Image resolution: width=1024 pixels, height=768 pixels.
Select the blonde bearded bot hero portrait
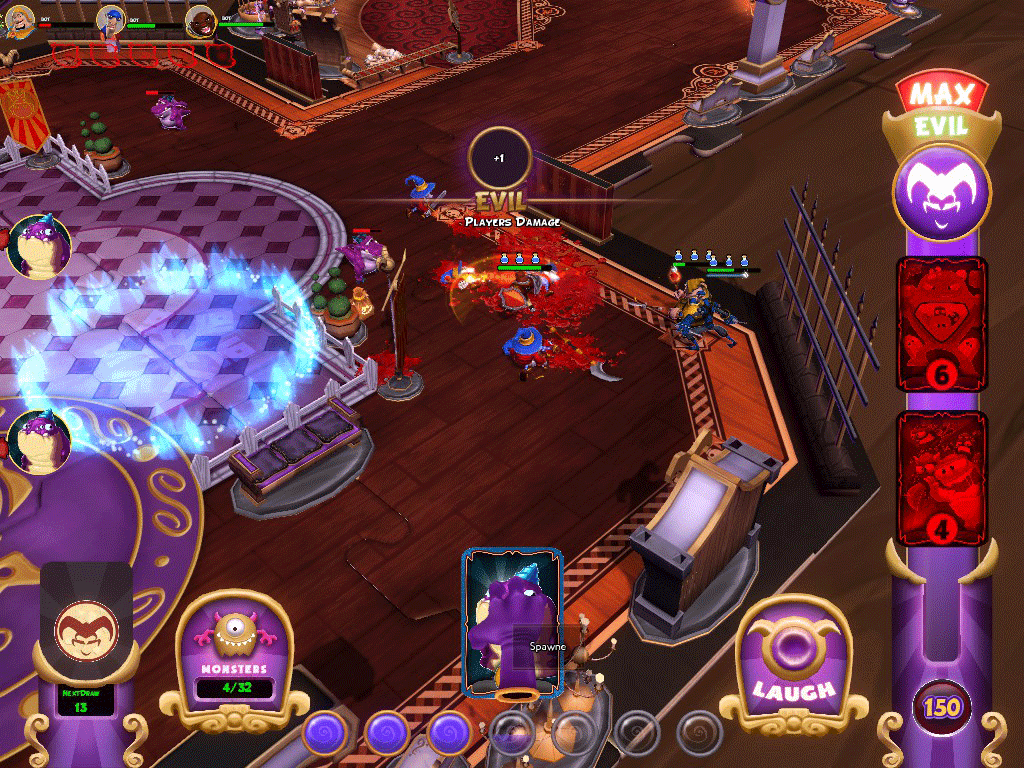tap(19, 21)
